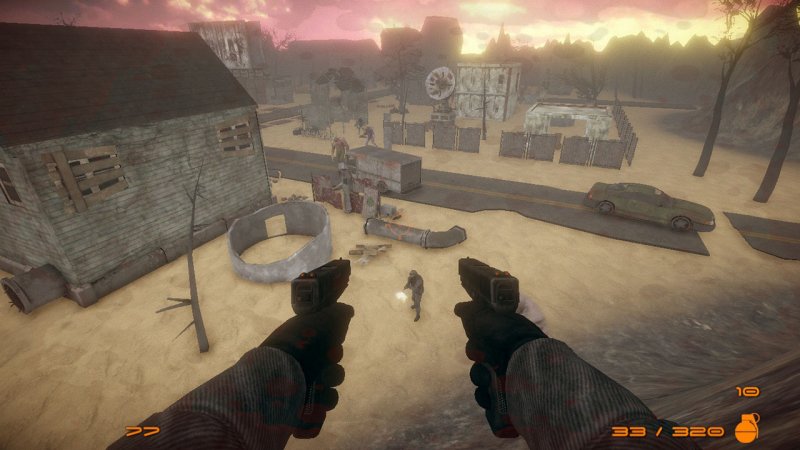Select the orange grenade icon
800x450 pixels.
(746, 428)
